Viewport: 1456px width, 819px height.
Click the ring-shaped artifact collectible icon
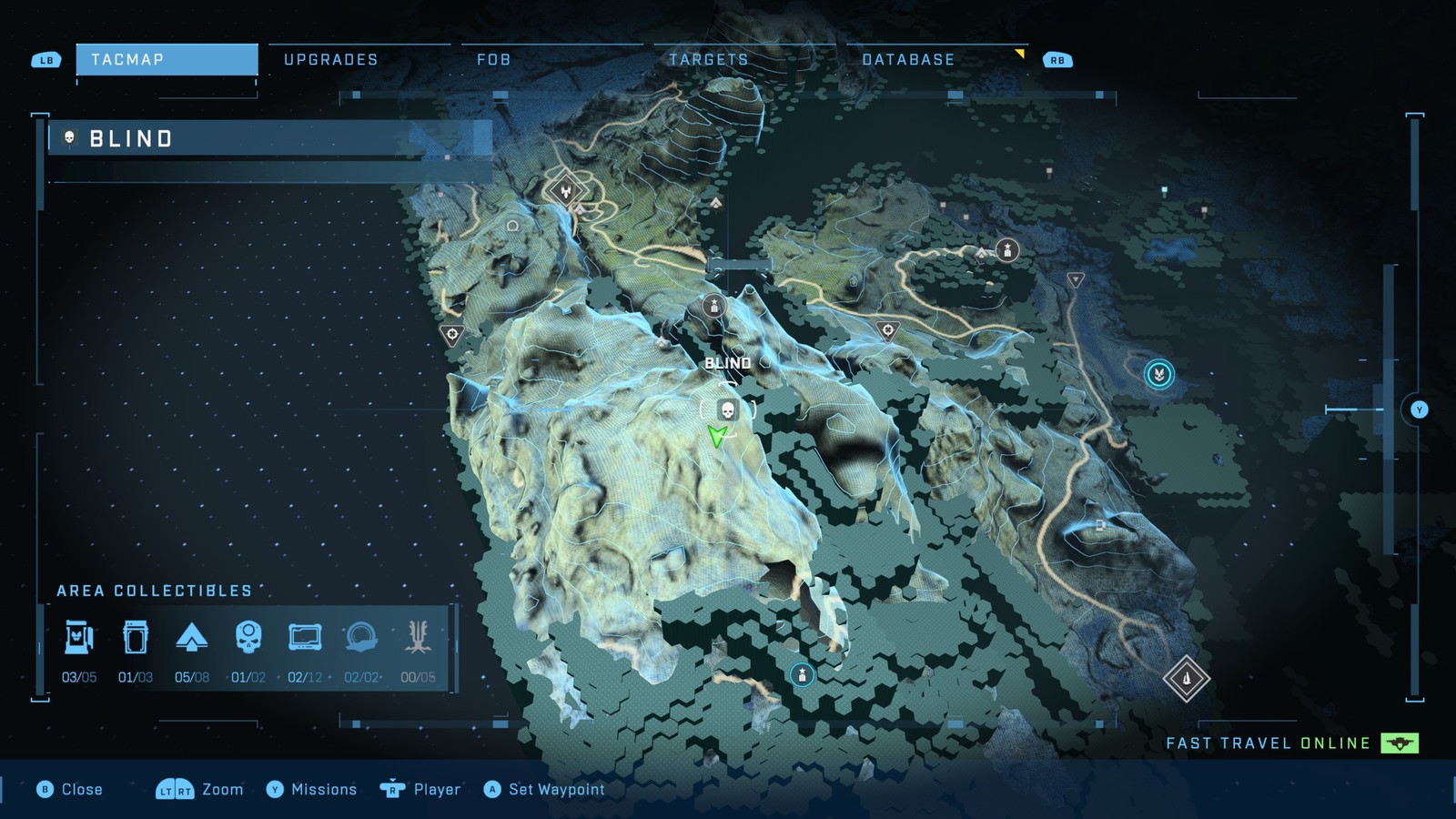pos(361,637)
